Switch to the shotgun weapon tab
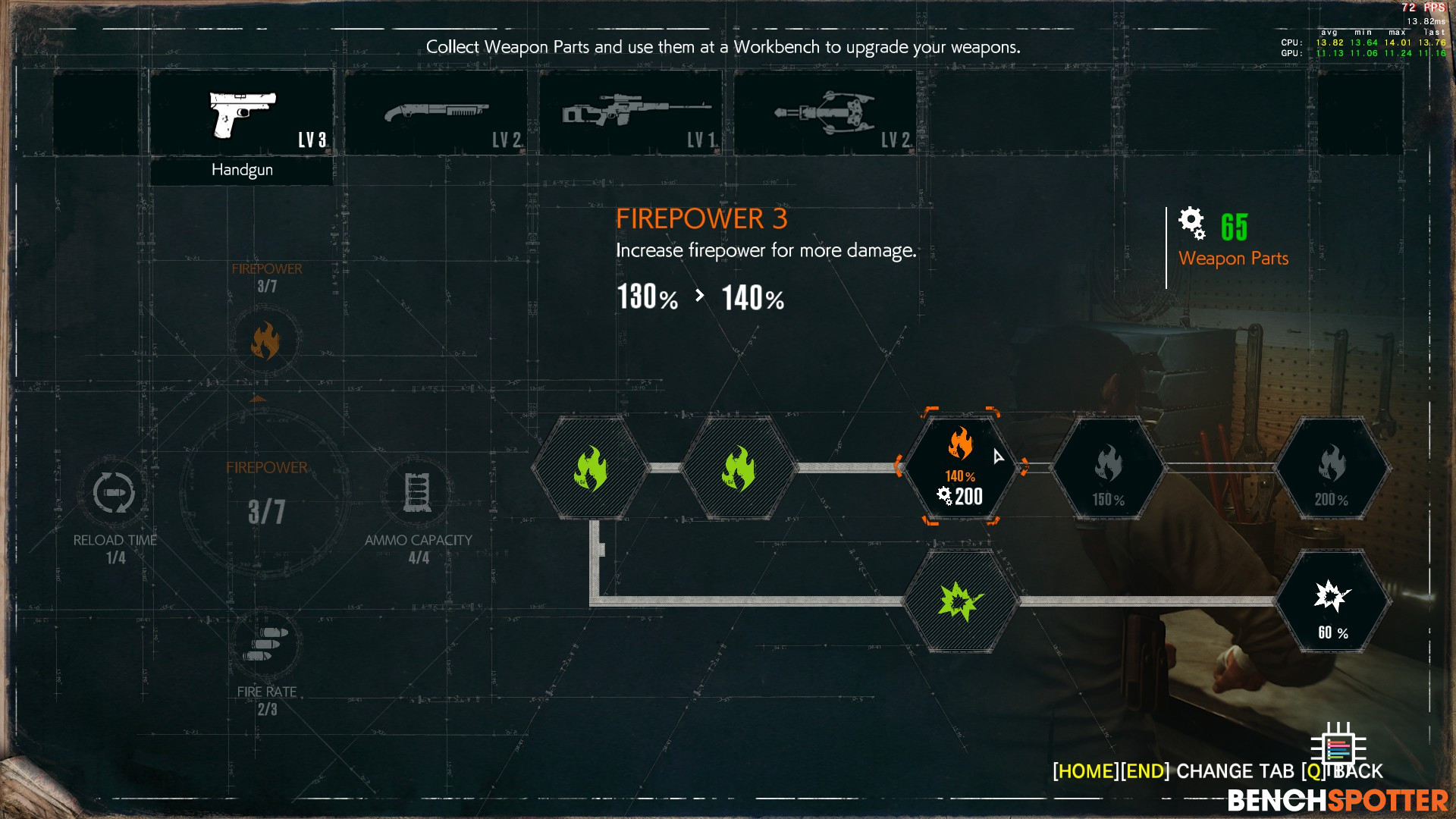 [436, 114]
